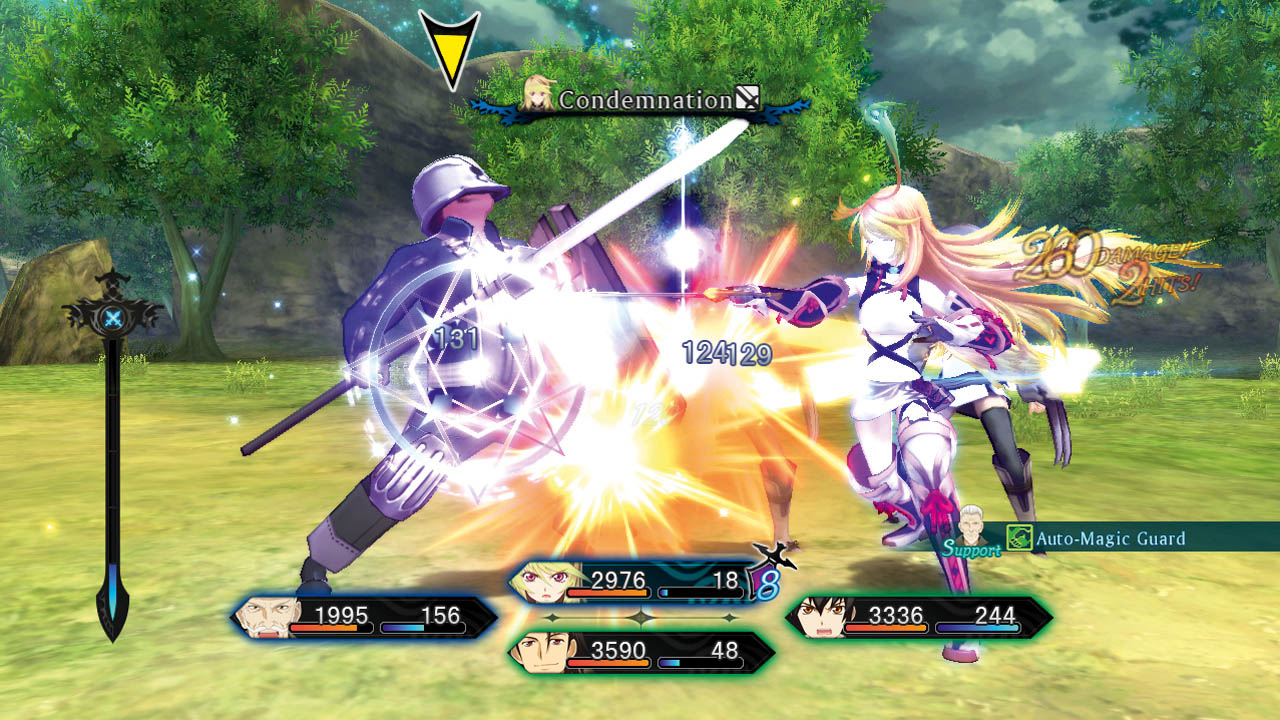Click the linked artes gauge orb

tap(112, 316)
